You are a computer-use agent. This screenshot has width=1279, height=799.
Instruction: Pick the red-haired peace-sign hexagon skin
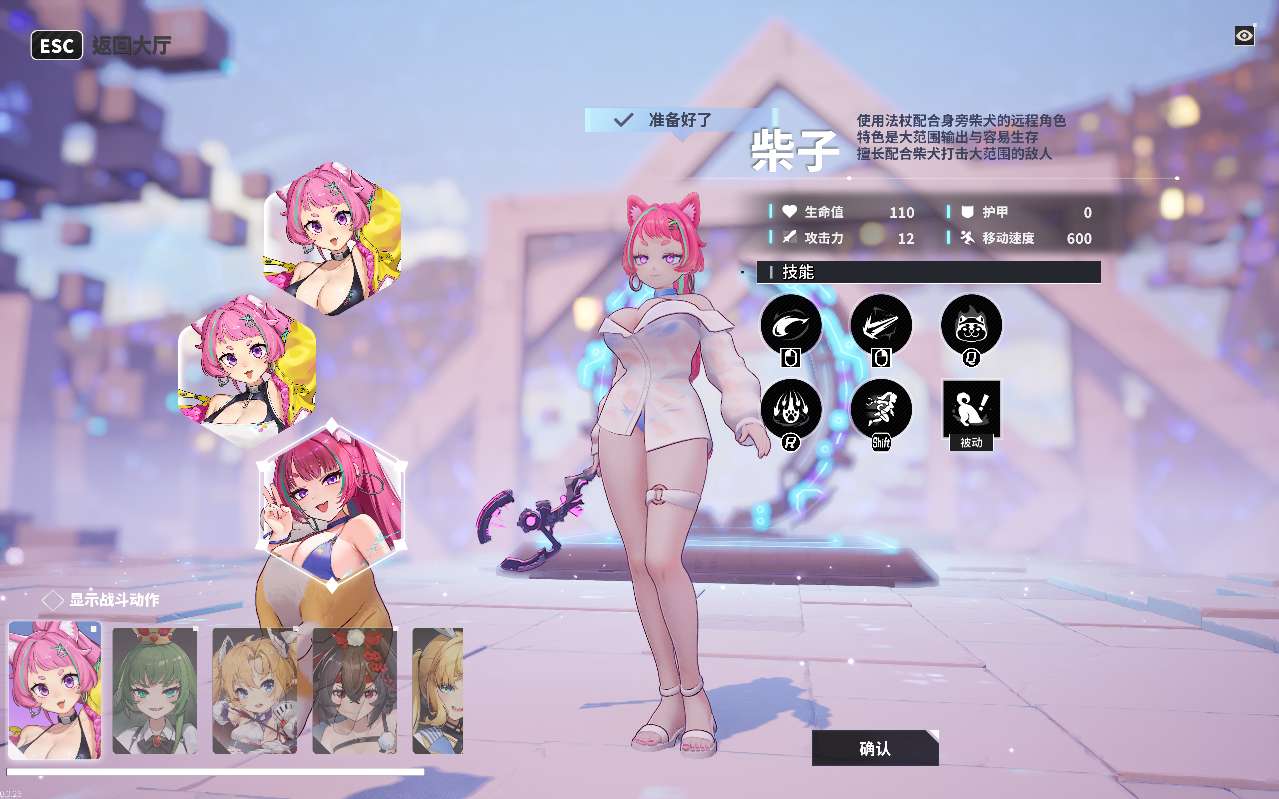[332, 492]
